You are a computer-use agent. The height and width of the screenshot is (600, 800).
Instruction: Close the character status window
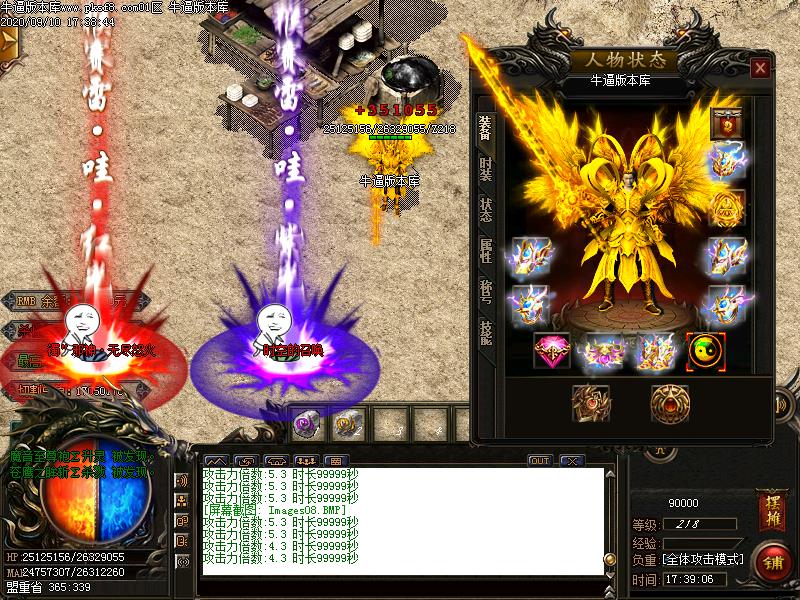coord(761,68)
